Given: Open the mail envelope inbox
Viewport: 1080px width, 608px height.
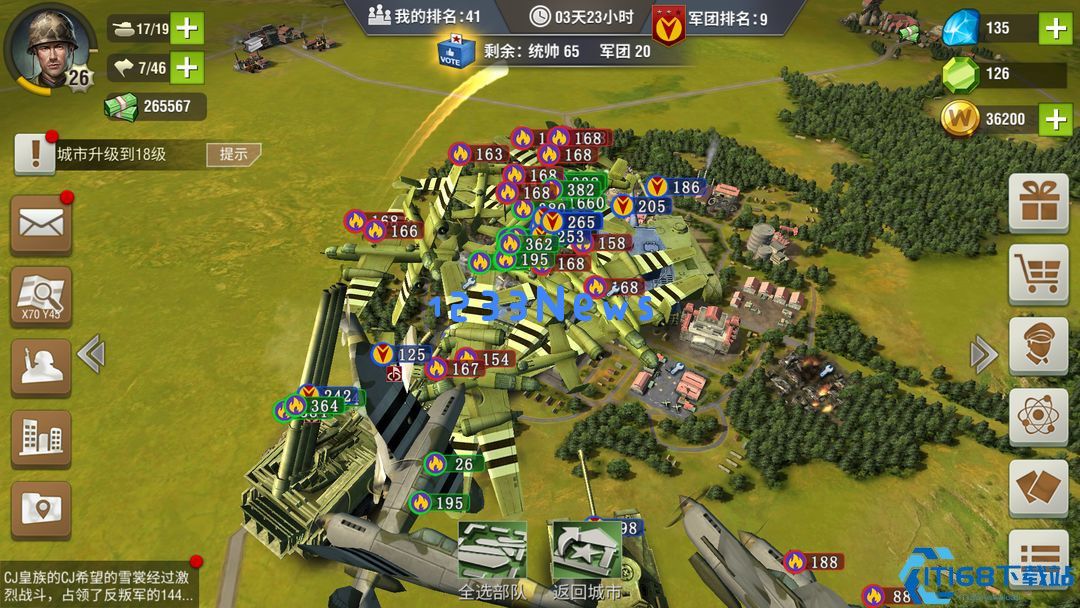Looking at the screenshot, I should coord(41,224).
